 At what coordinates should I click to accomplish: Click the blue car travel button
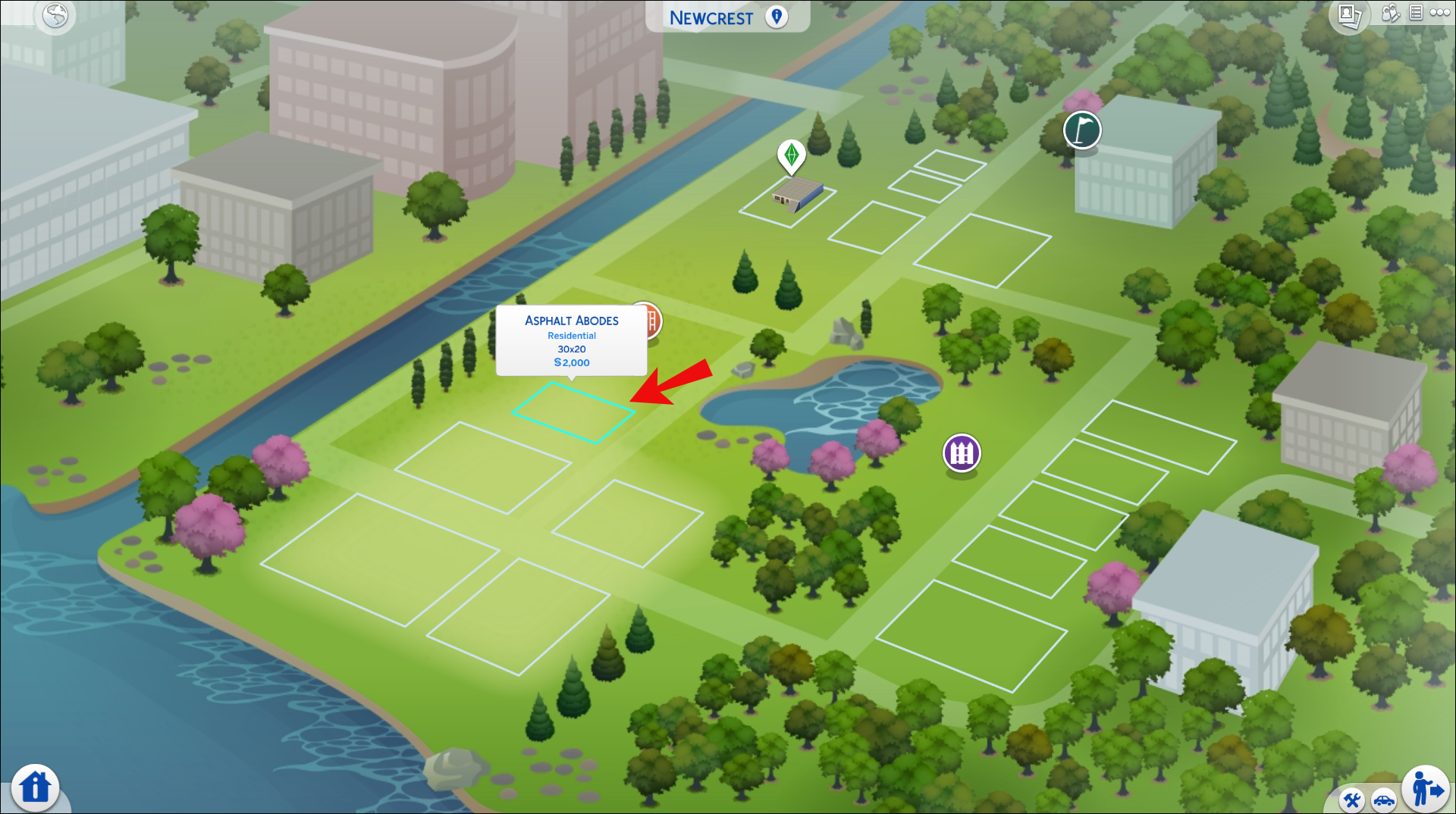[x=1384, y=800]
